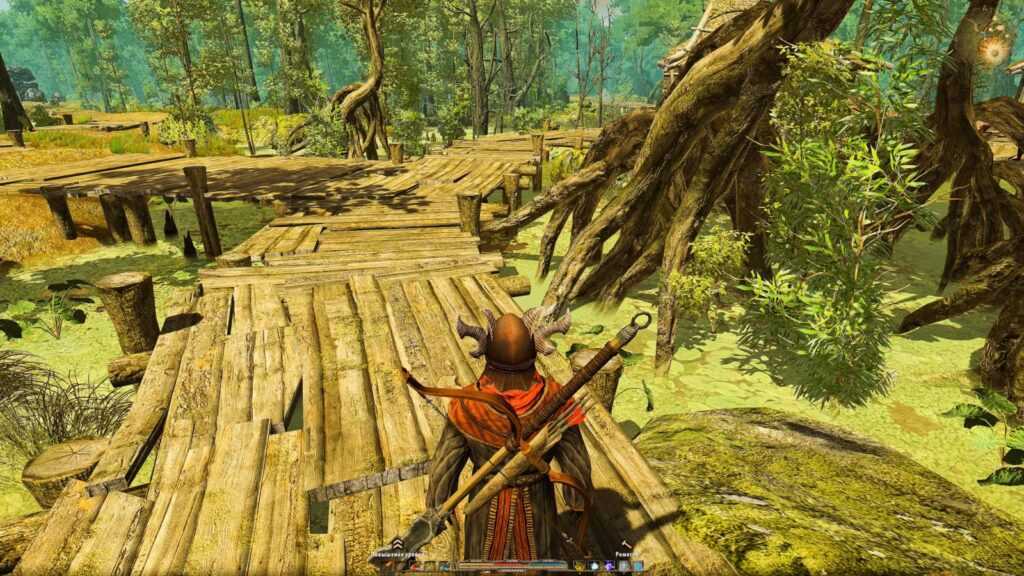Image resolution: width=1024 pixels, height=576 pixels.
Task: Click the level-up chevron notification icon
Action: pyautogui.click(x=397, y=544)
